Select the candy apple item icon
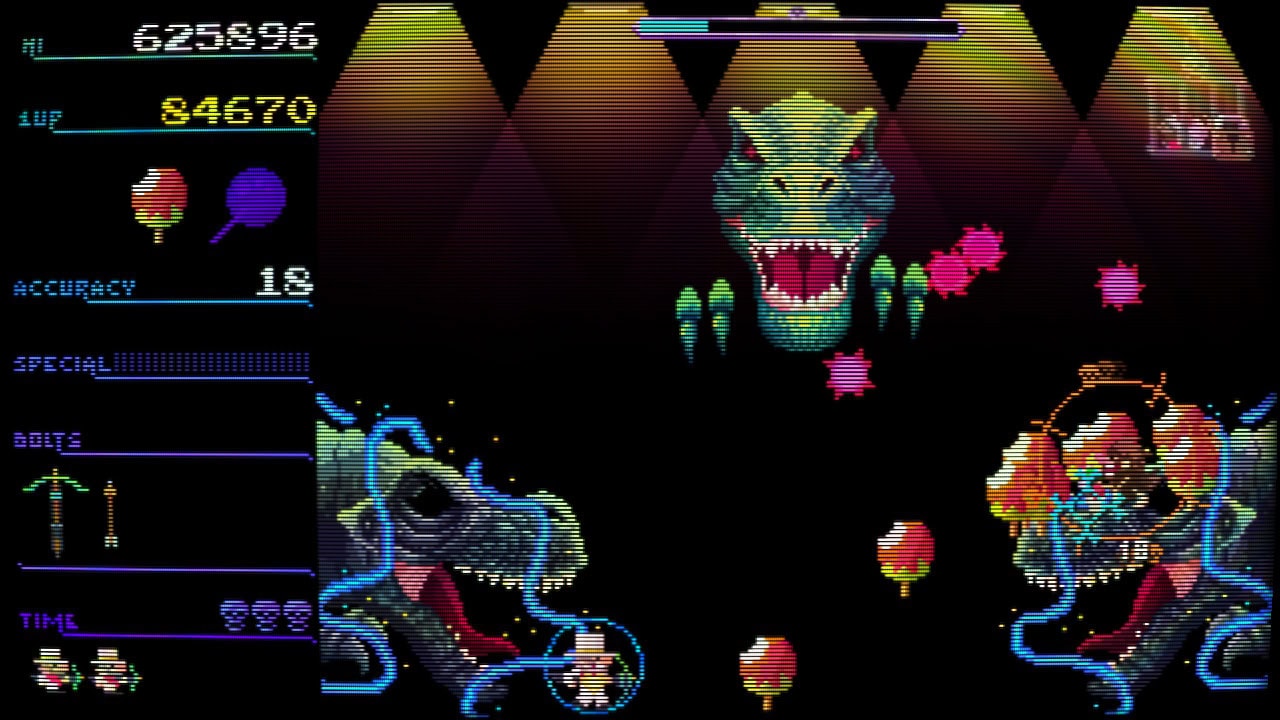This screenshot has height=720, width=1280. pyautogui.click(x=159, y=203)
